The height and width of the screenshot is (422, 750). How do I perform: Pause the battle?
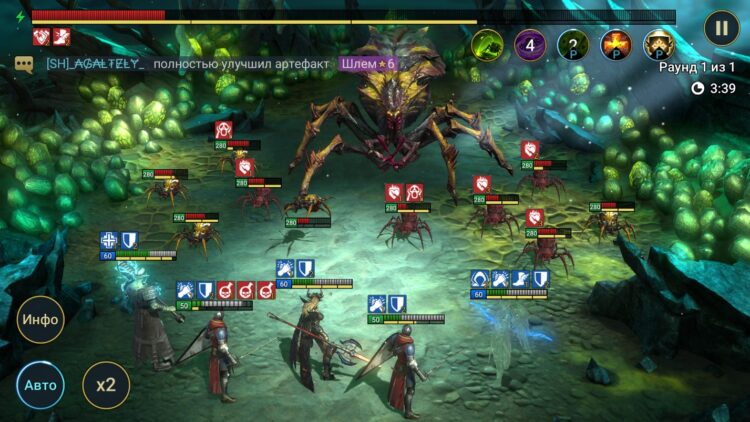(721, 28)
